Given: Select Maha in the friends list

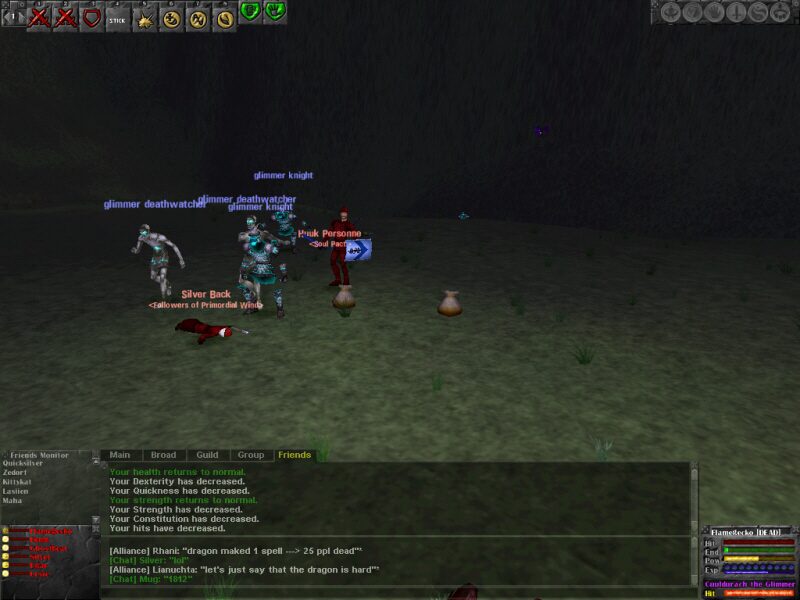Looking at the screenshot, I should pyautogui.click(x=12, y=500).
